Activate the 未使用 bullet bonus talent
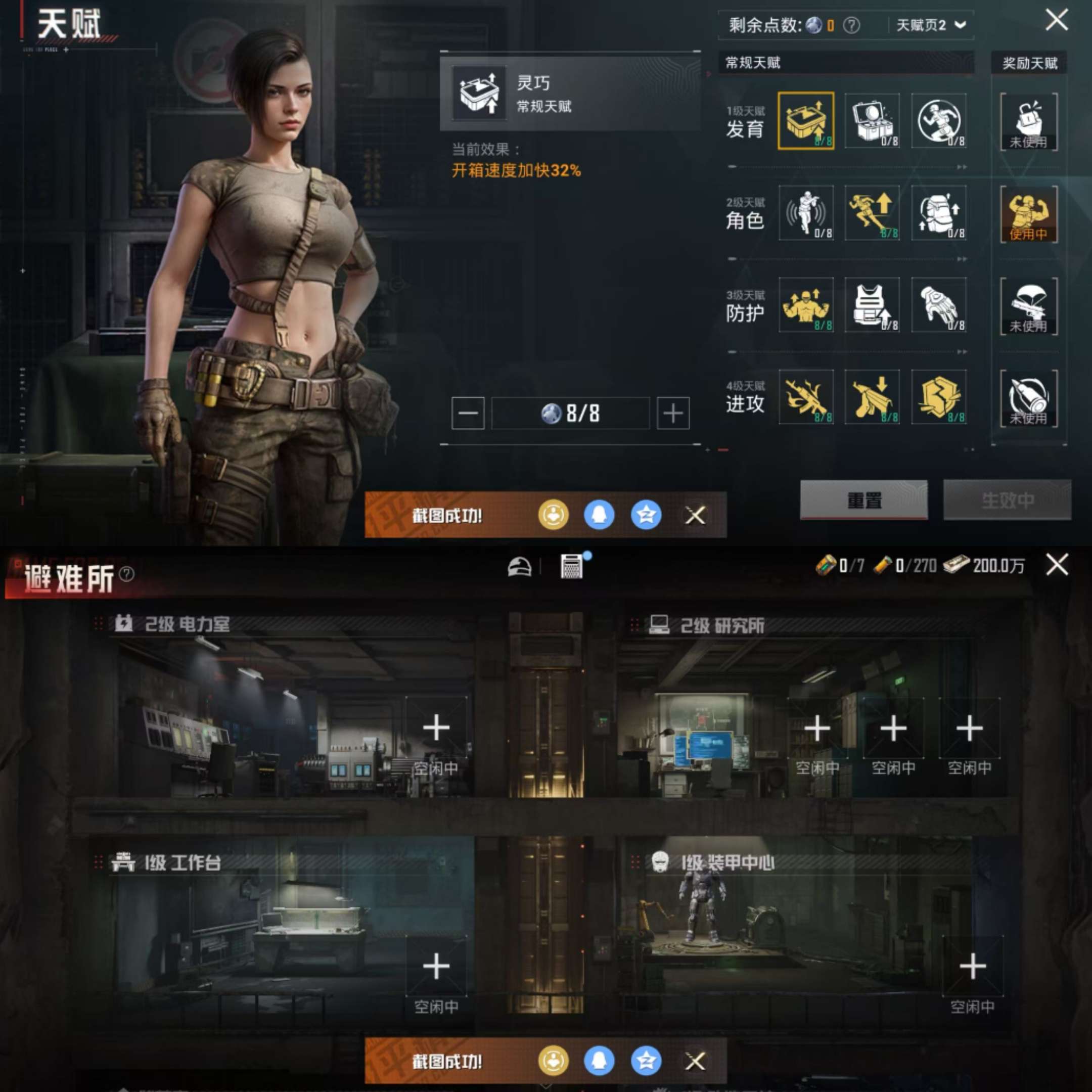Screen dimensions: 1092x1092 click(1028, 399)
